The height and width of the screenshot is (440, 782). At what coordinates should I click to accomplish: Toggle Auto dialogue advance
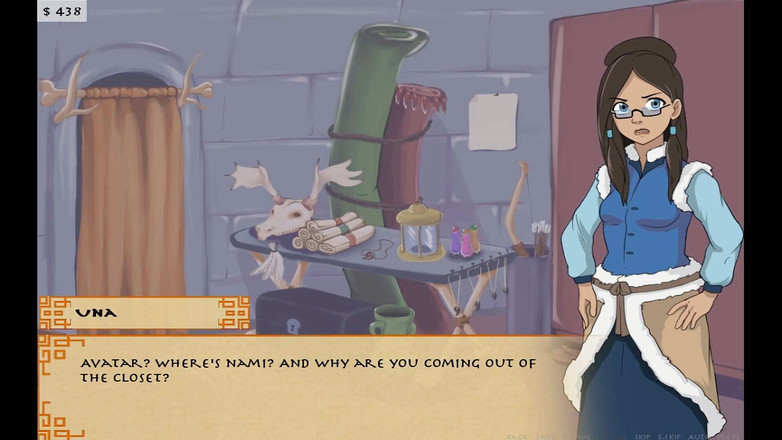(689, 436)
